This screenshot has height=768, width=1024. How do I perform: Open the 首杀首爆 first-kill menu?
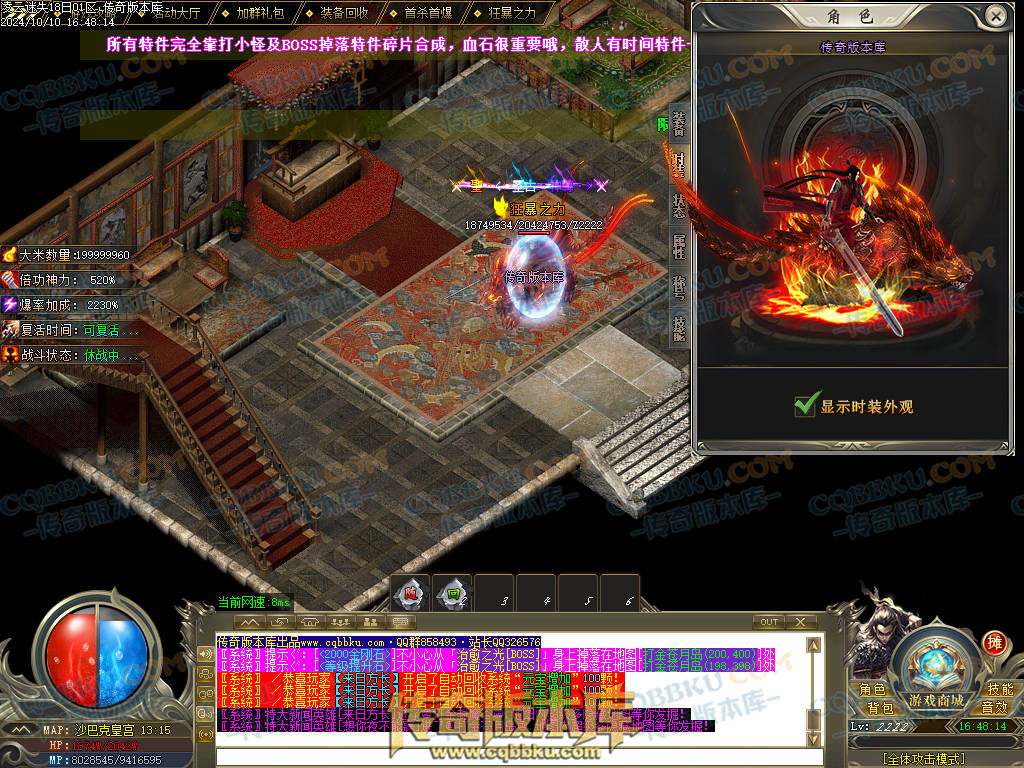pos(428,13)
